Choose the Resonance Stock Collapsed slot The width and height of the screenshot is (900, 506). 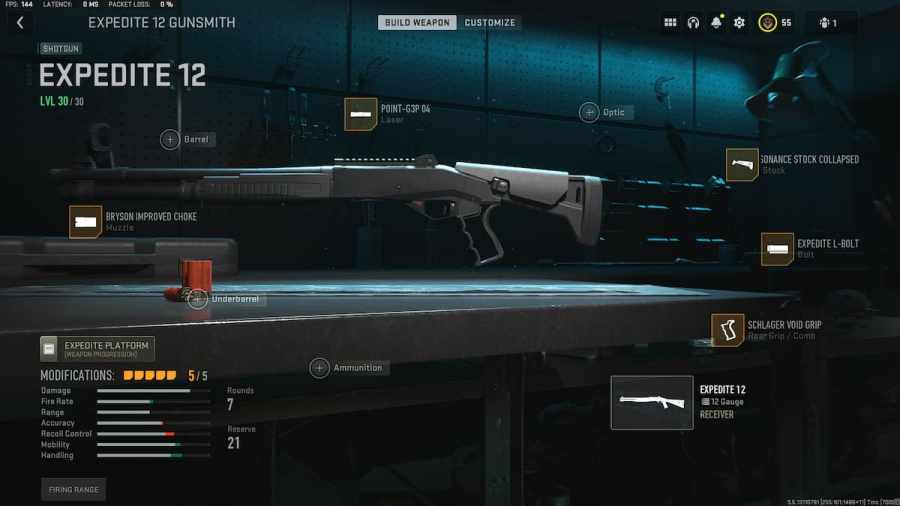[742, 165]
